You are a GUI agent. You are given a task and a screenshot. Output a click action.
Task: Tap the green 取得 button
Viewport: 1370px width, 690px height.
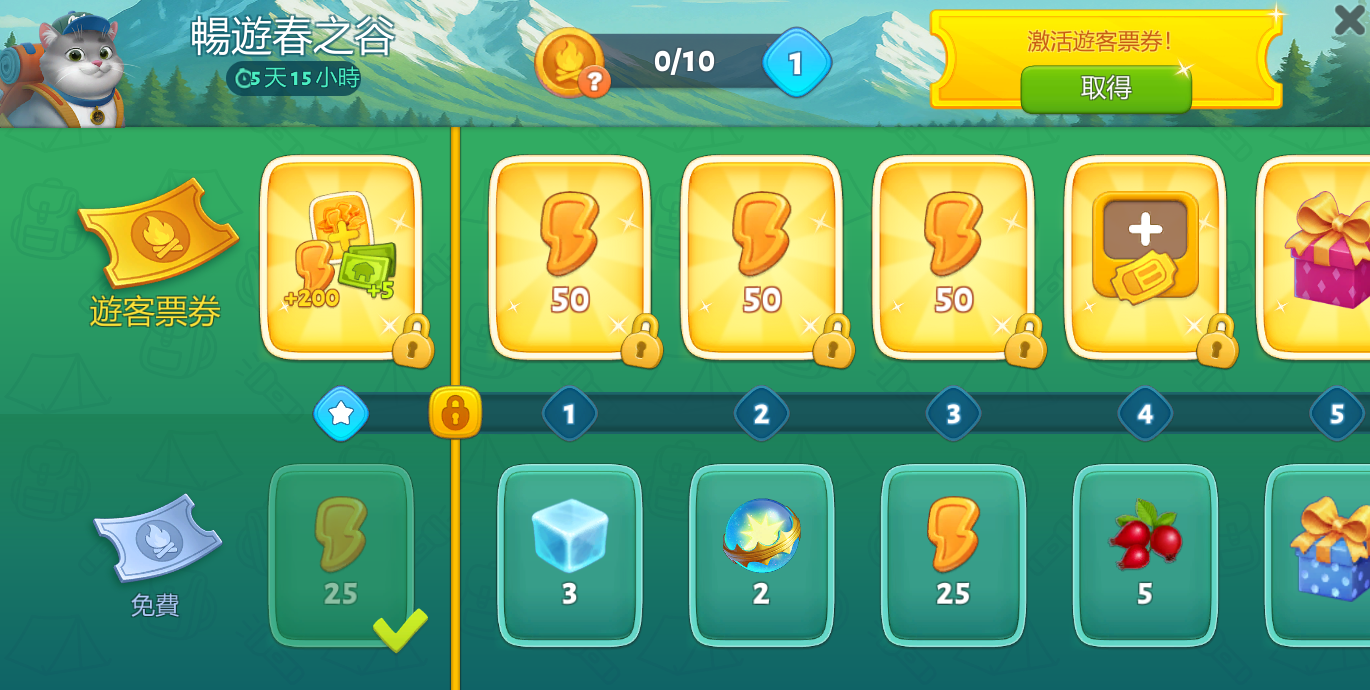pyautogui.click(x=1105, y=89)
